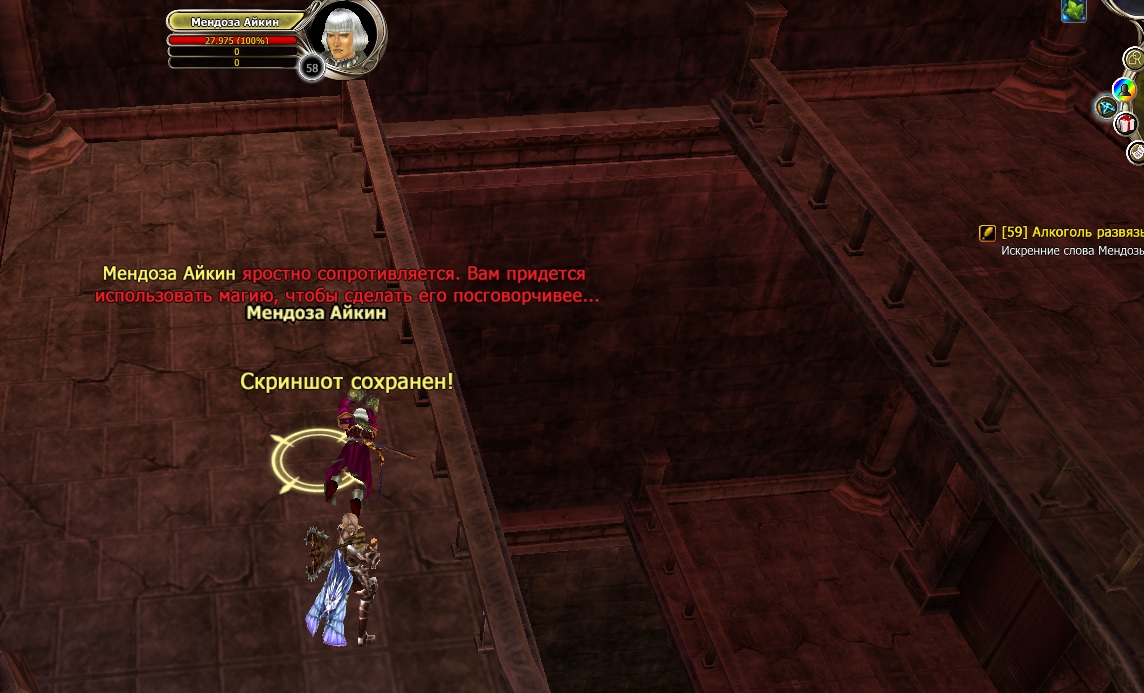Screen dimensions: 1144x693
Task: Select the Мендоза Айкин target name plate
Action: (x=236, y=22)
